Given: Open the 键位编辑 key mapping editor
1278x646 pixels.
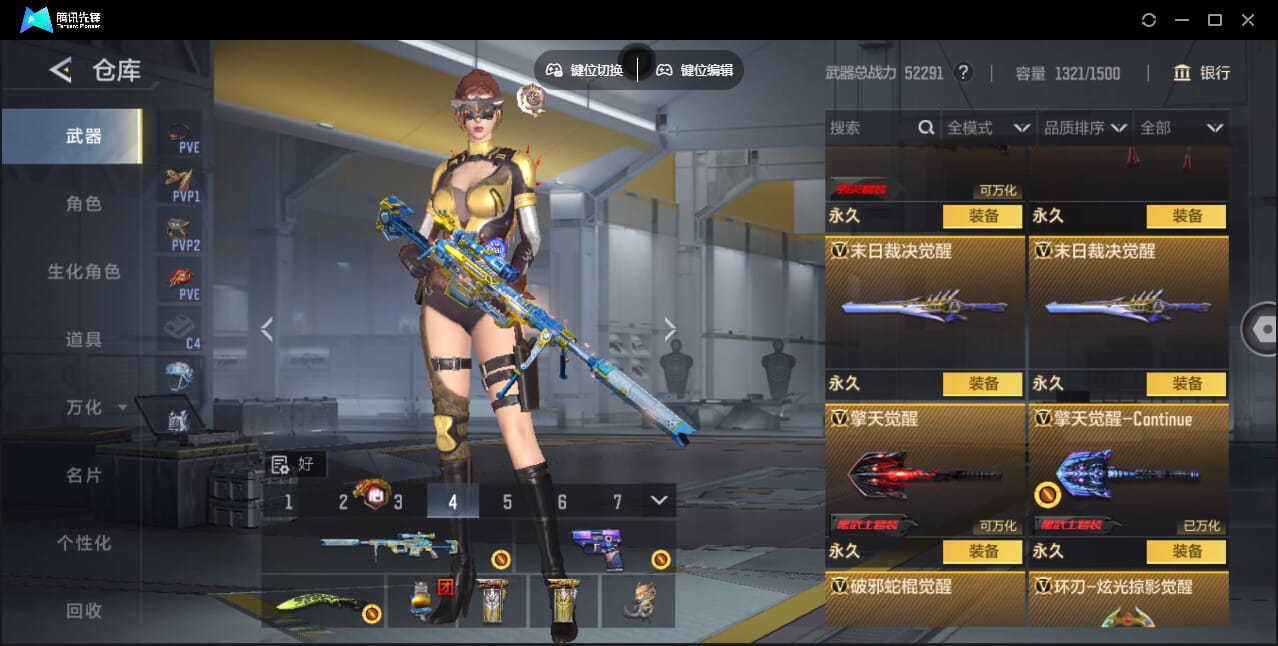Looking at the screenshot, I should point(695,70).
